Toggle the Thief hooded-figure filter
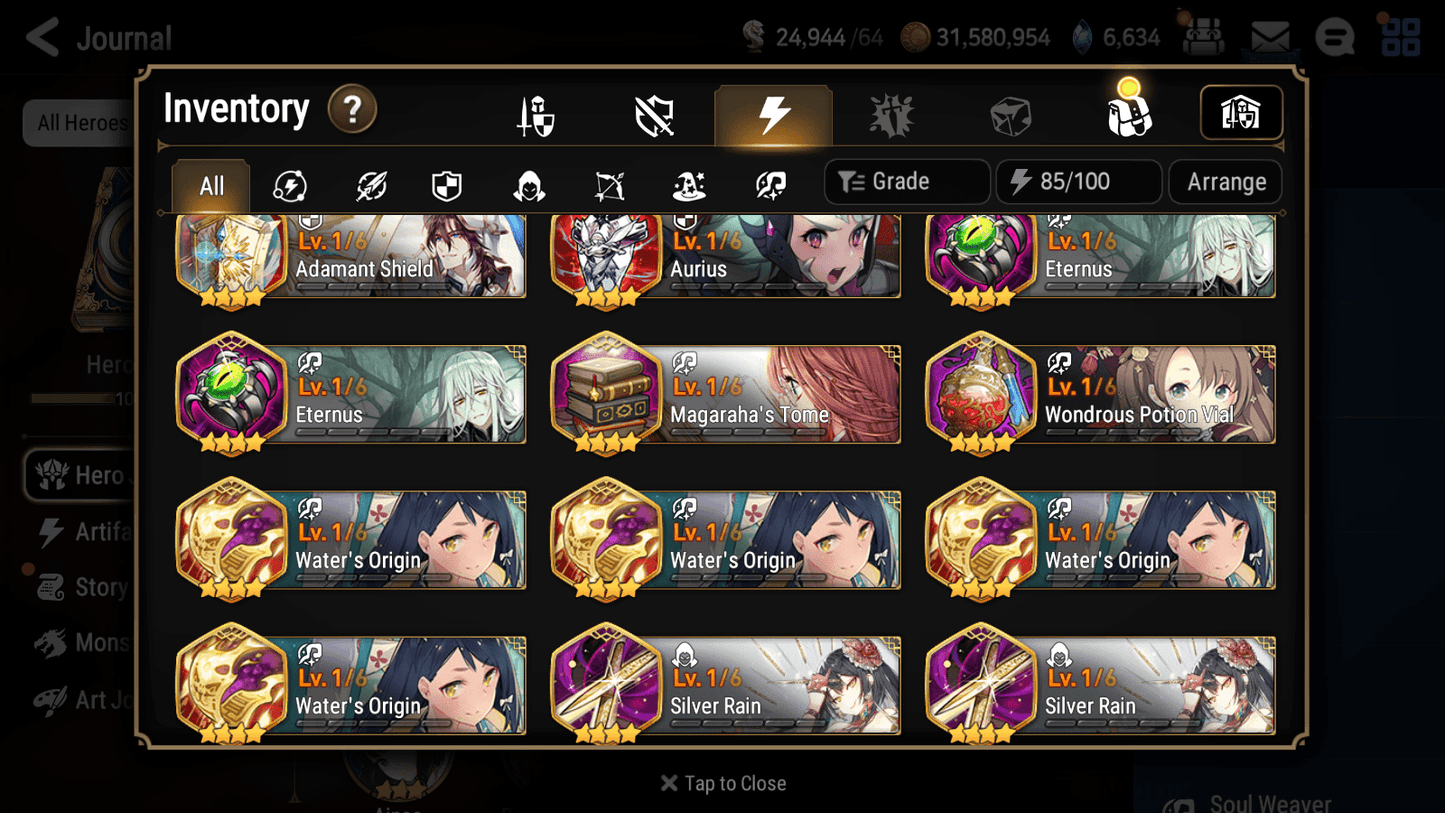This screenshot has height=813, width=1445. point(527,182)
